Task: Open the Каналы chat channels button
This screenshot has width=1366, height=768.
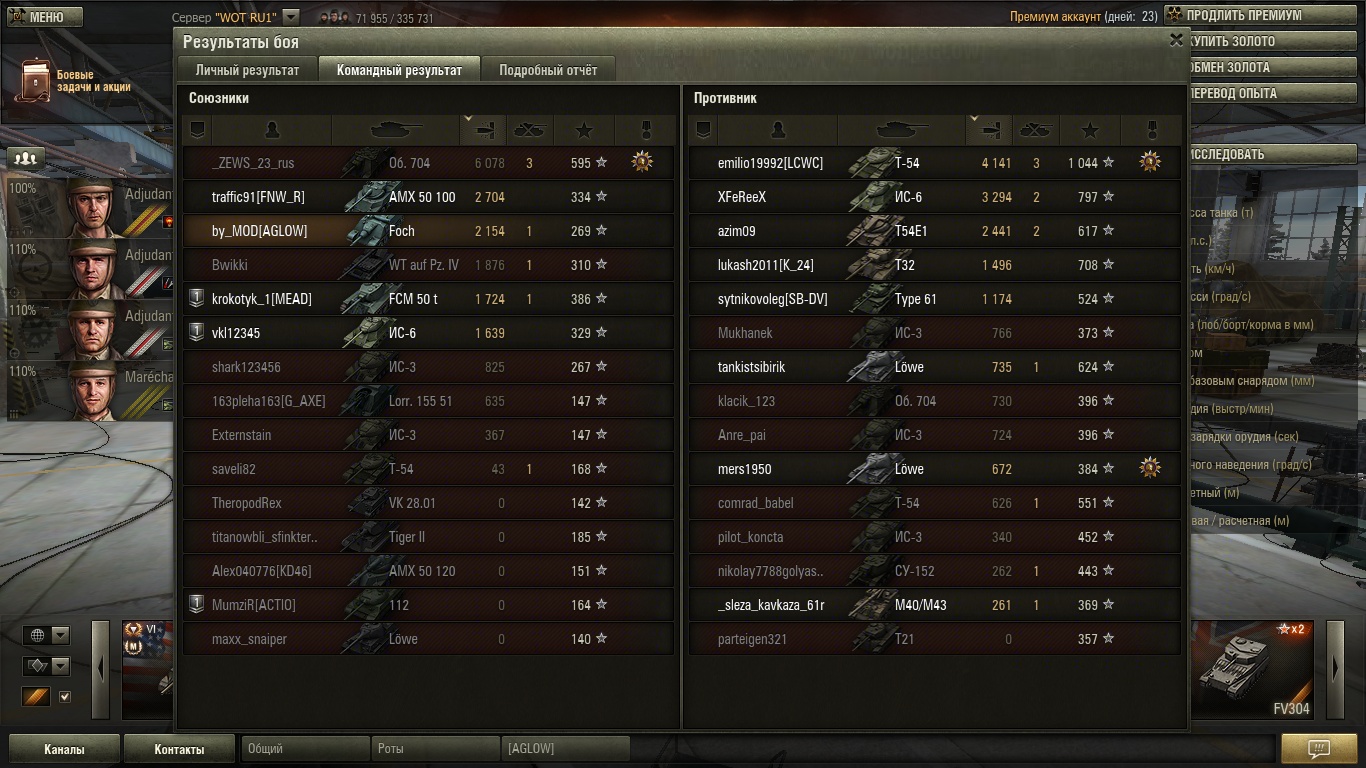Action: point(64,749)
